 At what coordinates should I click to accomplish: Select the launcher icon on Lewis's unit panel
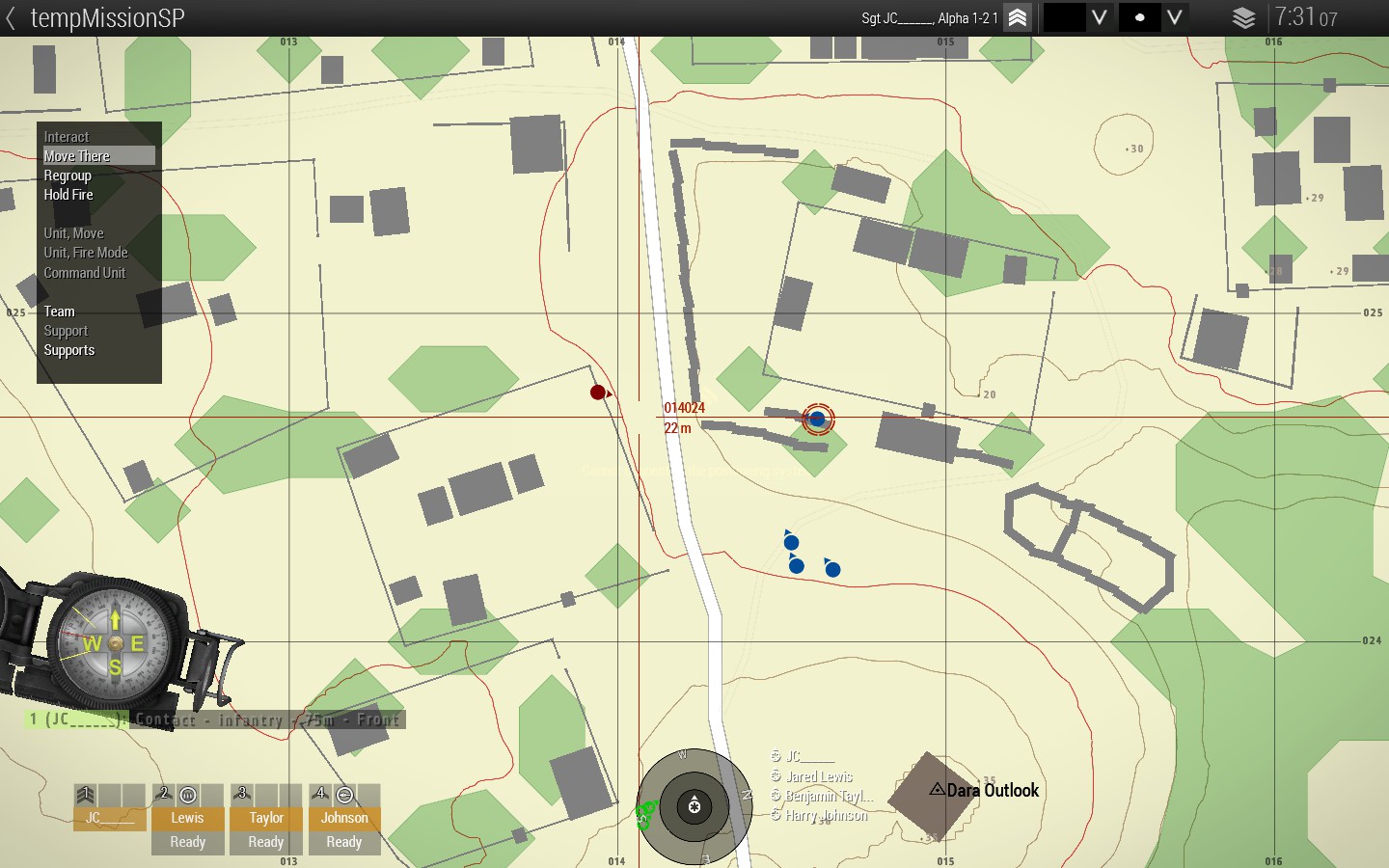click(x=186, y=793)
